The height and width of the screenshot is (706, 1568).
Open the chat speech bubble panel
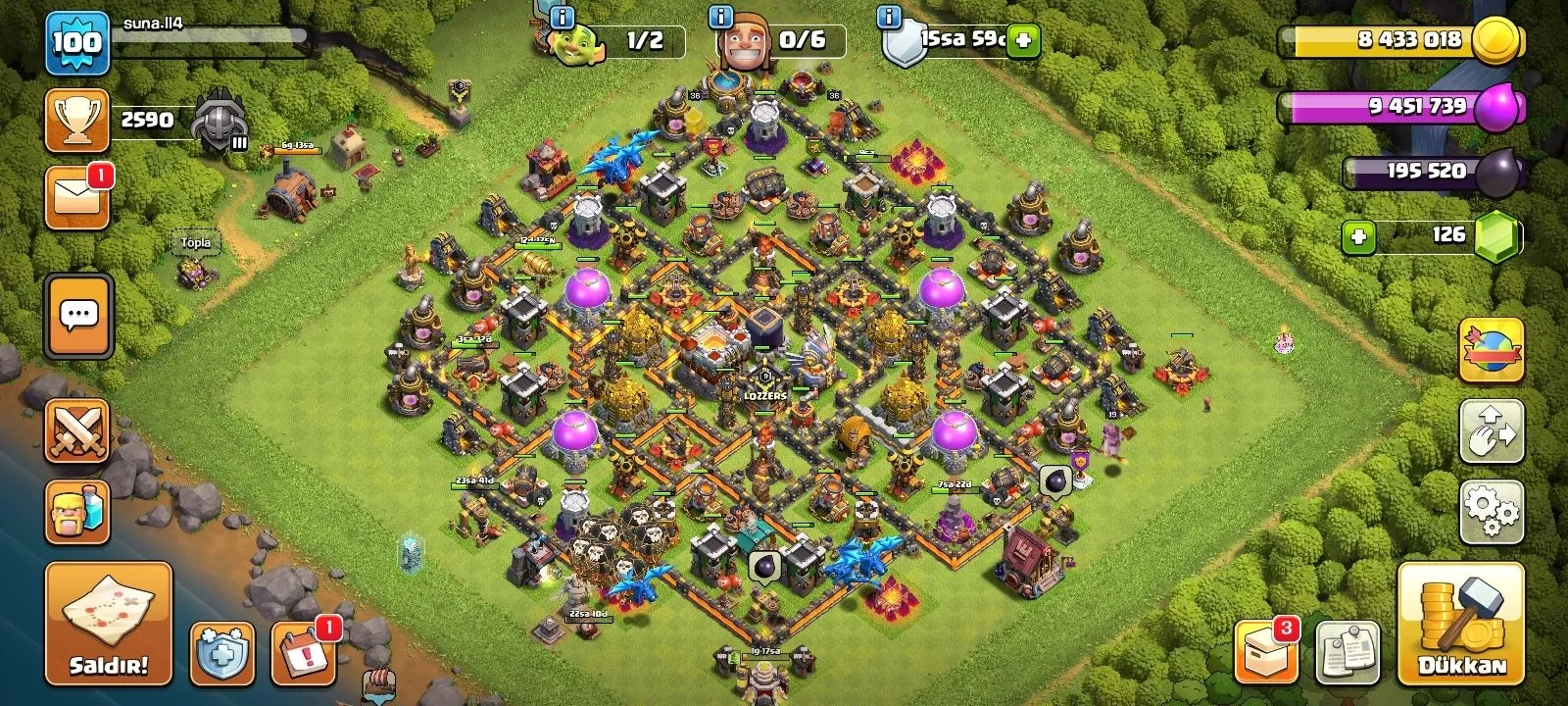pos(78,317)
